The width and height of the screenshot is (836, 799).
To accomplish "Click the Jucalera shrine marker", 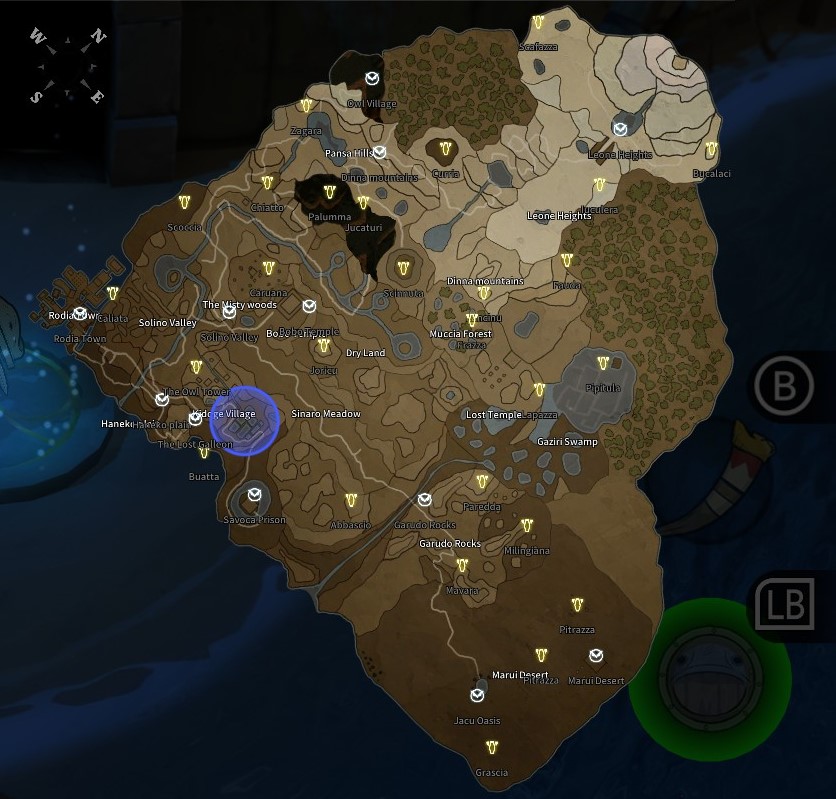I will point(599,185).
